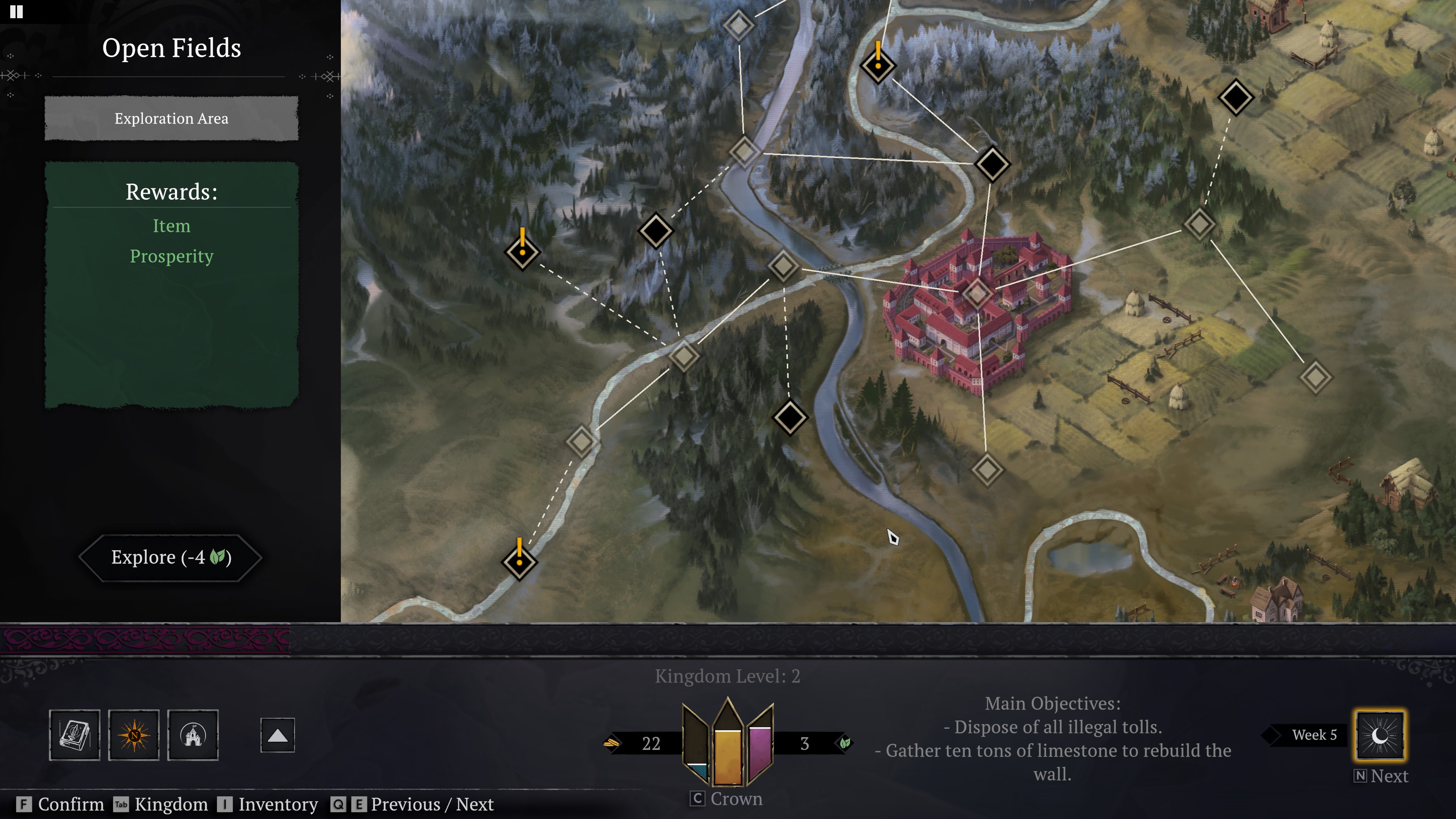Viewport: 1456px width, 819px height.
Task: Click the green leaves icon on the resource bar
Action: pos(842,744)
